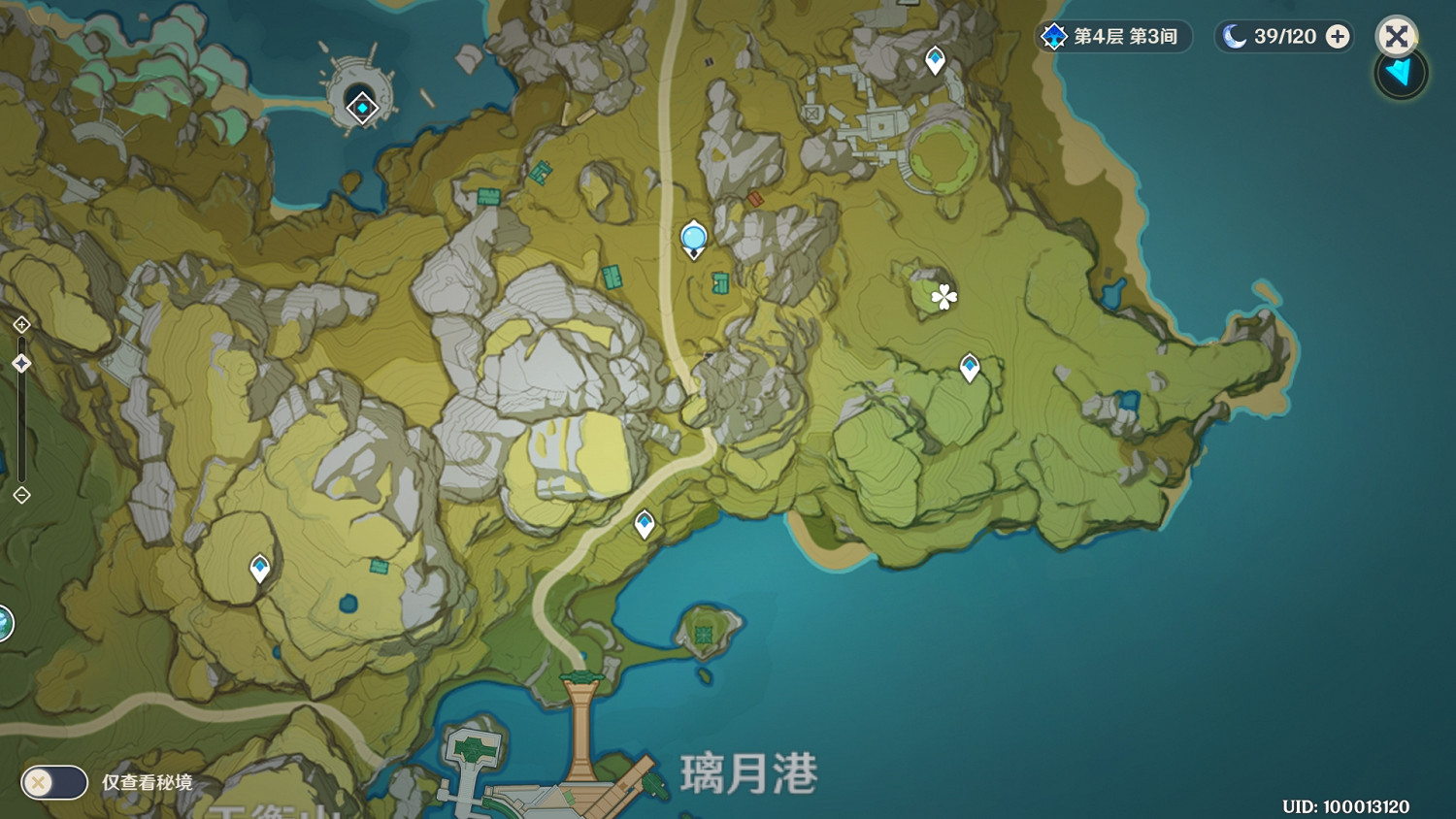
Task: Click the white clover custom pin marker
Action: pos(945,298)
